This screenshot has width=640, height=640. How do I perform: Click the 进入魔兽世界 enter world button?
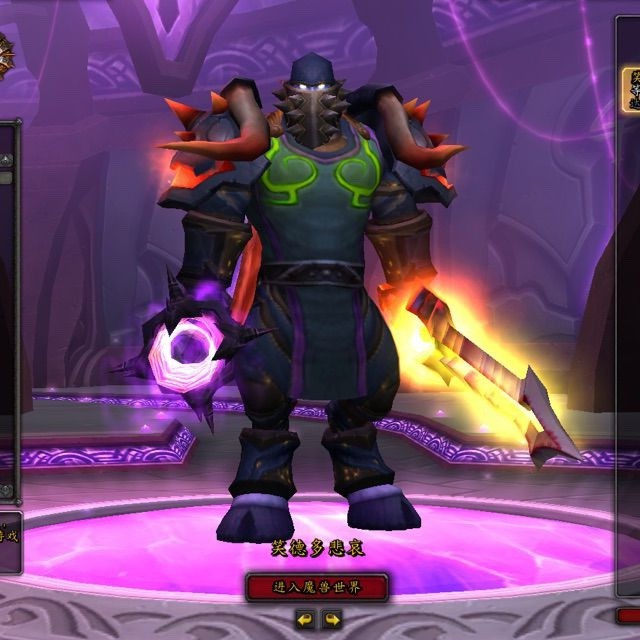click(x=317, y=587)
